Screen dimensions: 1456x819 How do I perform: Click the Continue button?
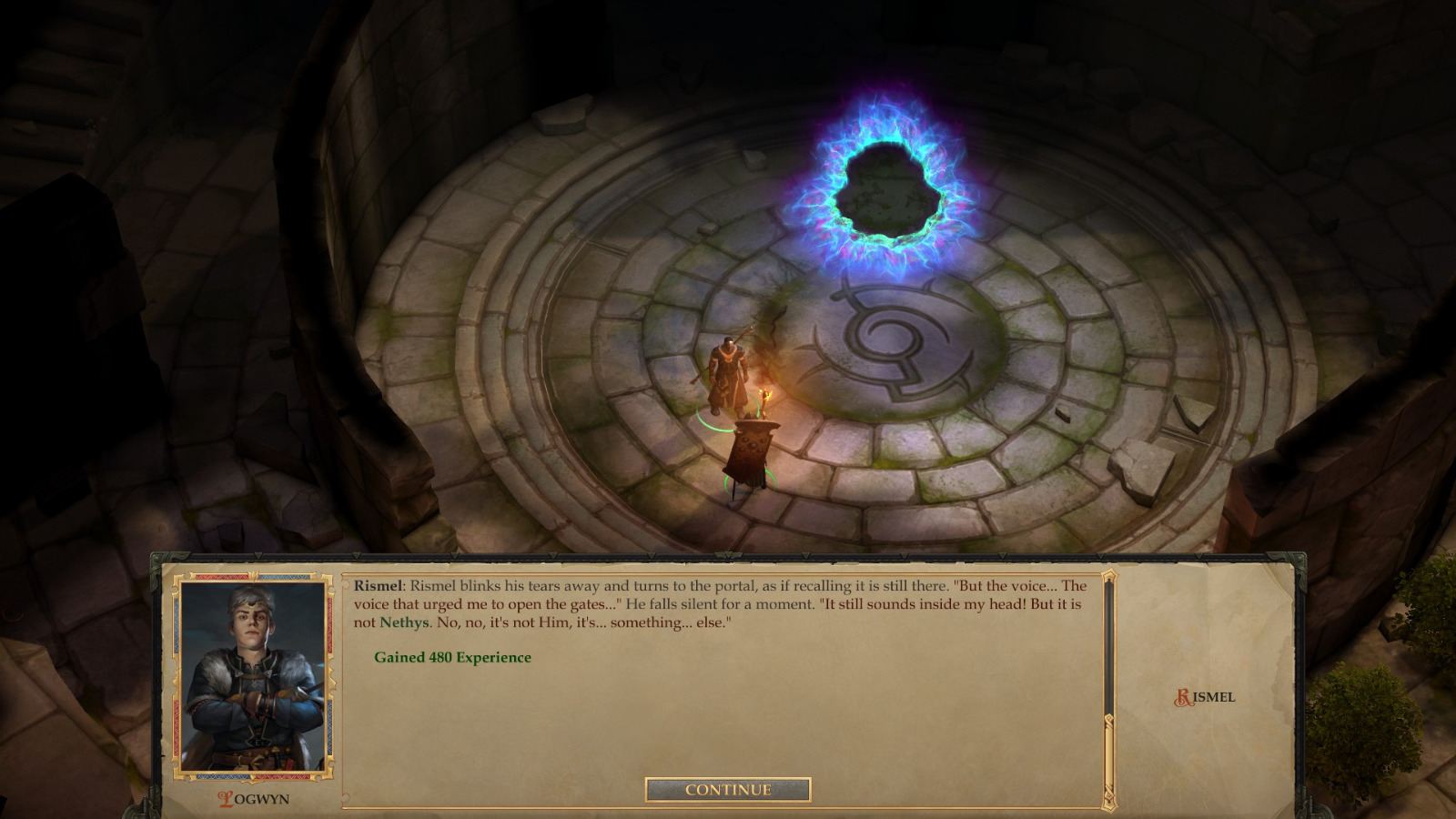727,790
